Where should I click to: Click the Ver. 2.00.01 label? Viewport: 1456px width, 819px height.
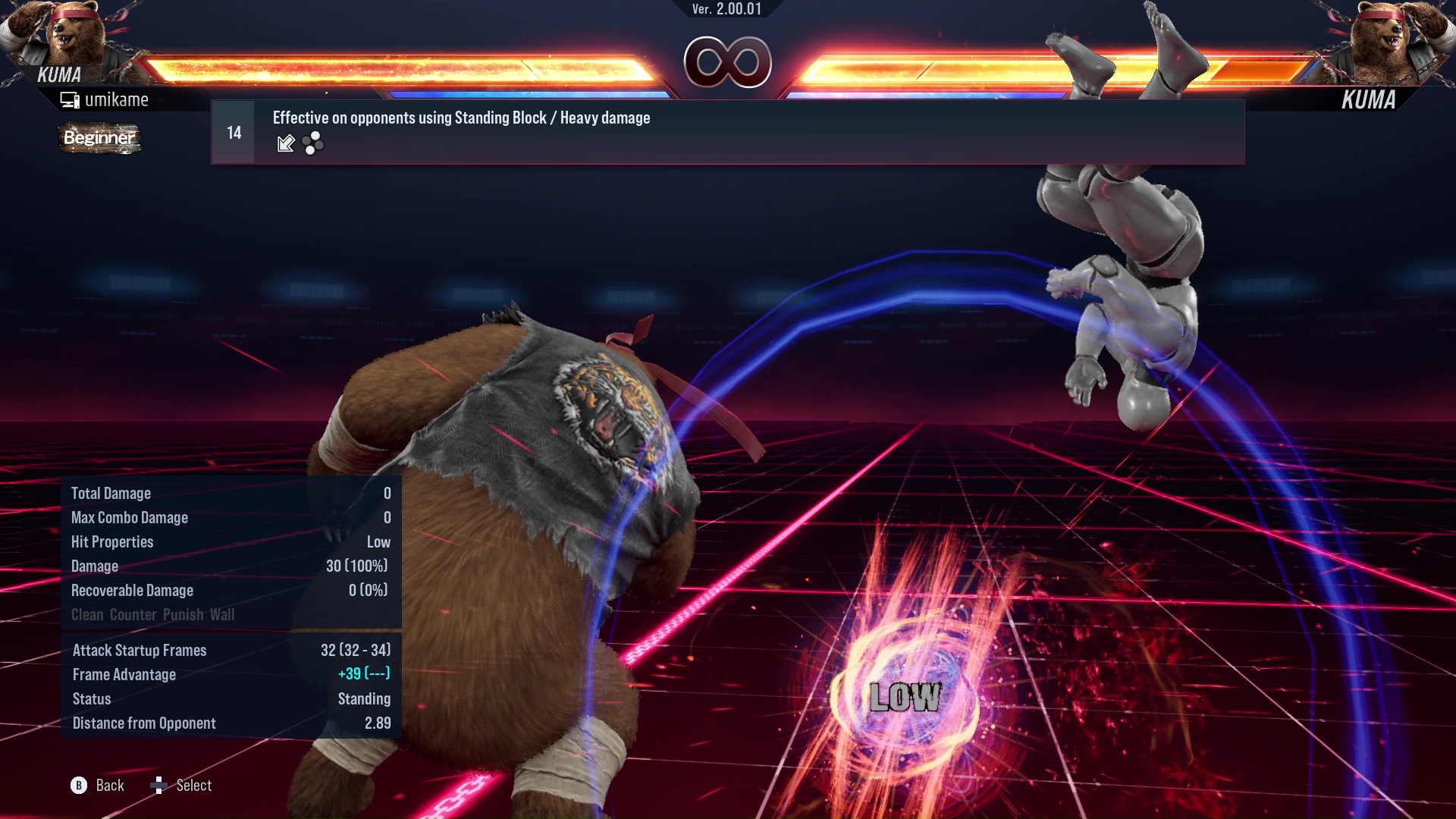(x=726, y=10)
